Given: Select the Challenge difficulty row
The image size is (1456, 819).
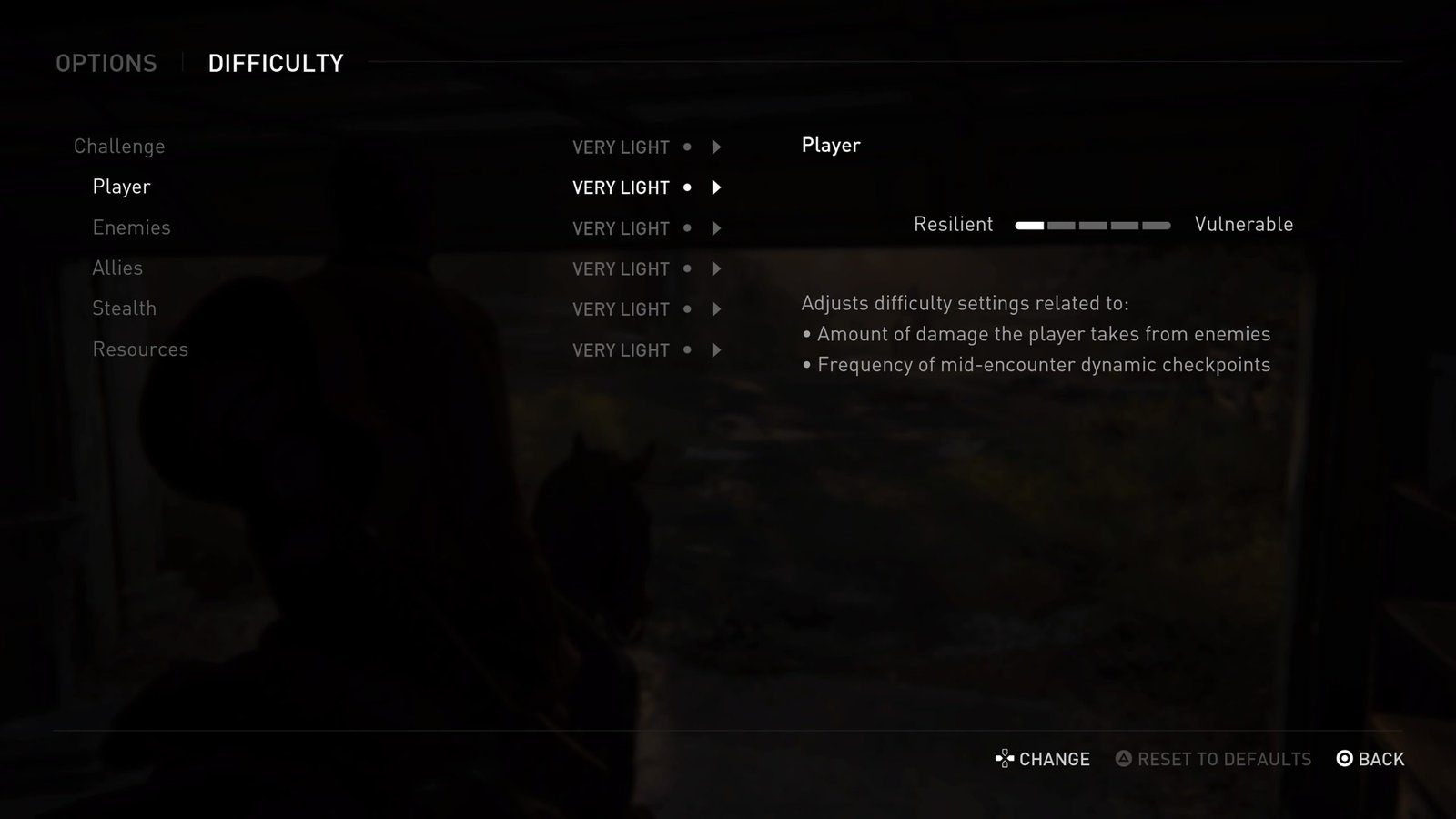Looking at the screenshot, I should pos(119,147).
